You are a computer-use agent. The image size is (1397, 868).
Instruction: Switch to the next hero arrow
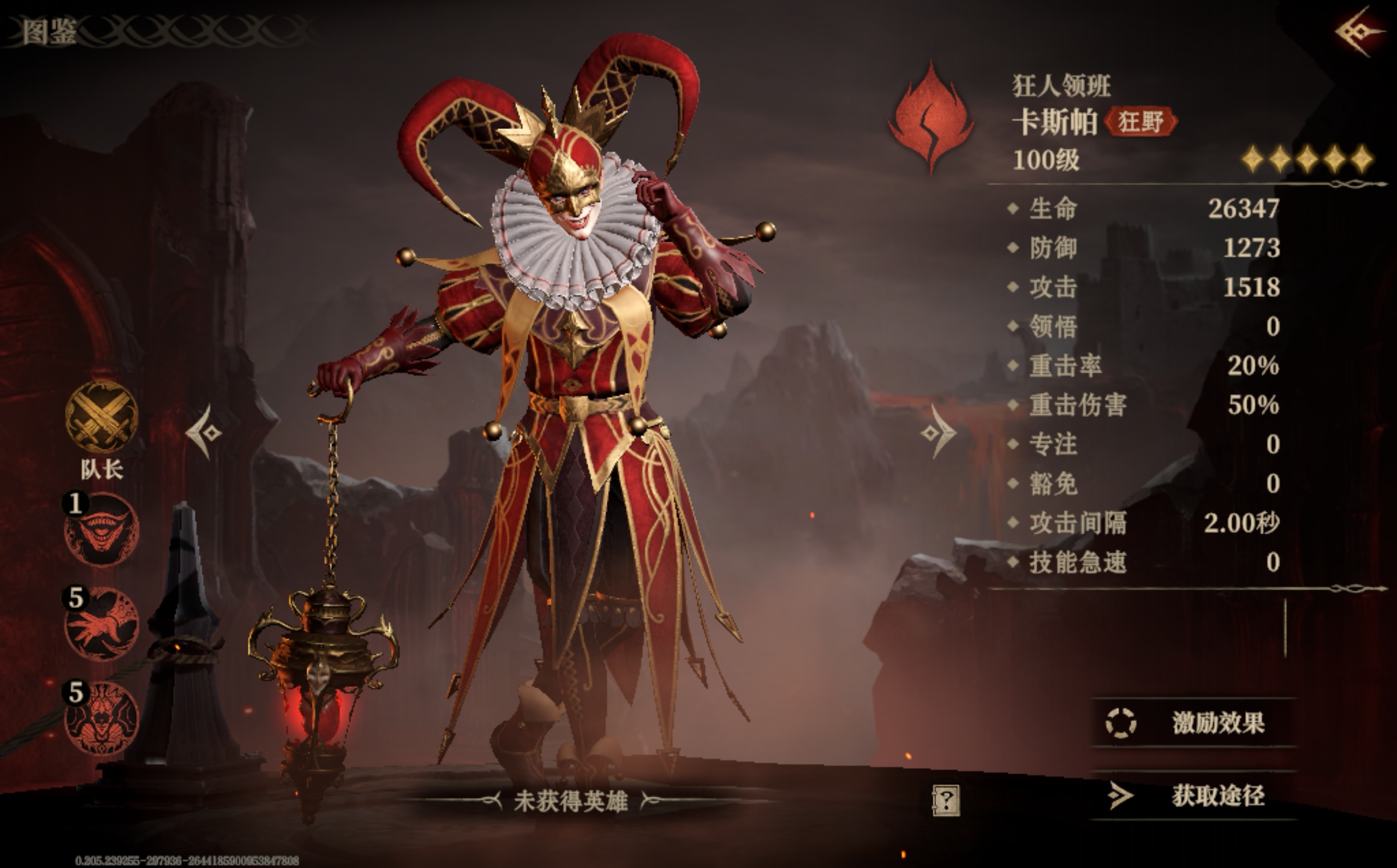click(938, 432)
